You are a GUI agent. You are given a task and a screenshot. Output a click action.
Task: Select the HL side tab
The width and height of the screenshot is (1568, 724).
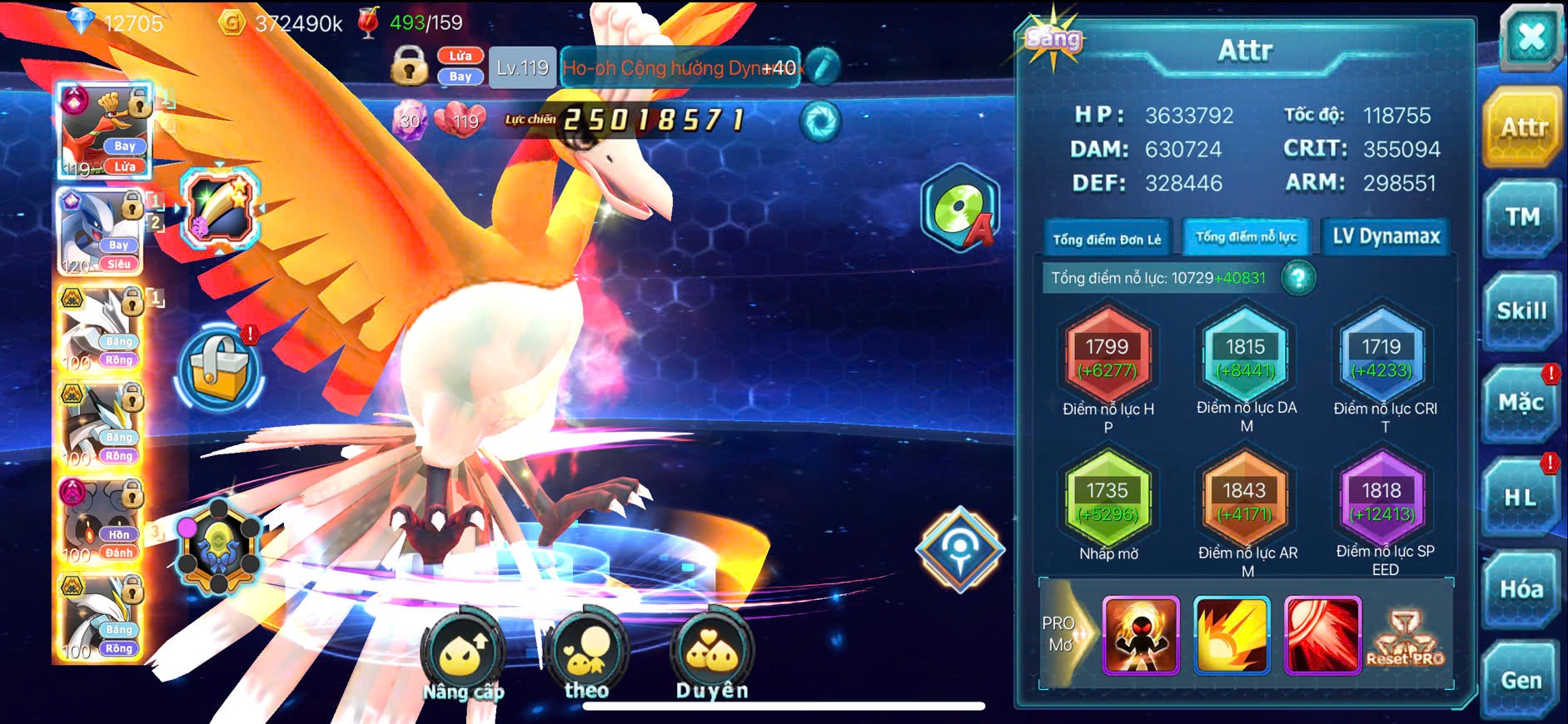click(x=1520, y=498)
